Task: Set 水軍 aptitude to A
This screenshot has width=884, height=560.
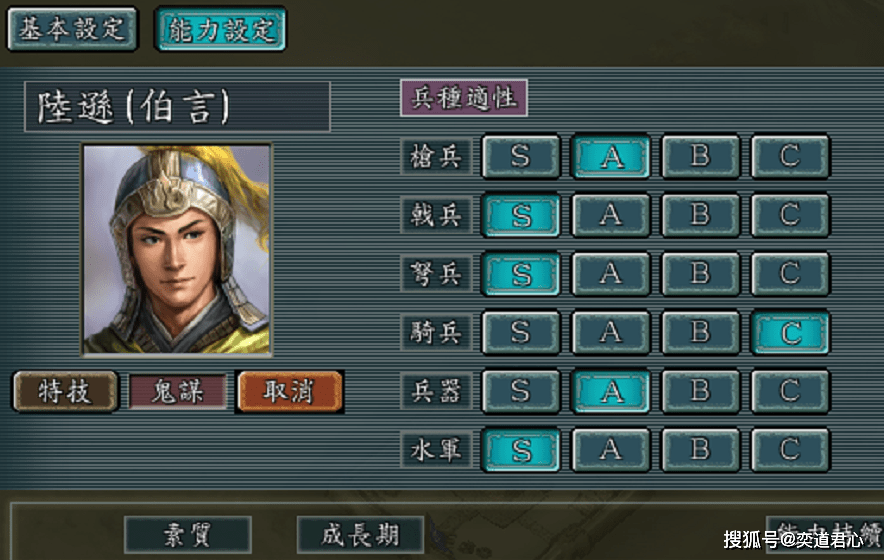Action: (610, 450)
